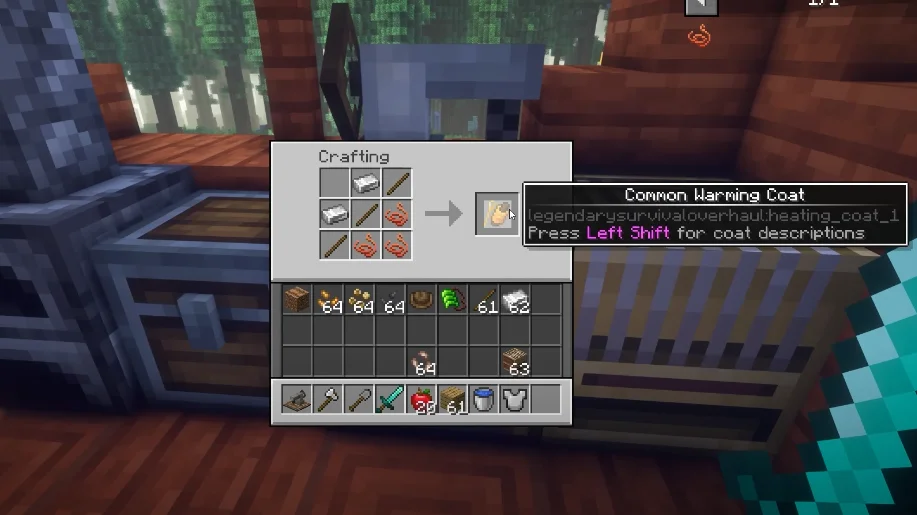Screen dimensions: 917x515
Task: Pick up the dark wood log block
Action: [297, 299]
